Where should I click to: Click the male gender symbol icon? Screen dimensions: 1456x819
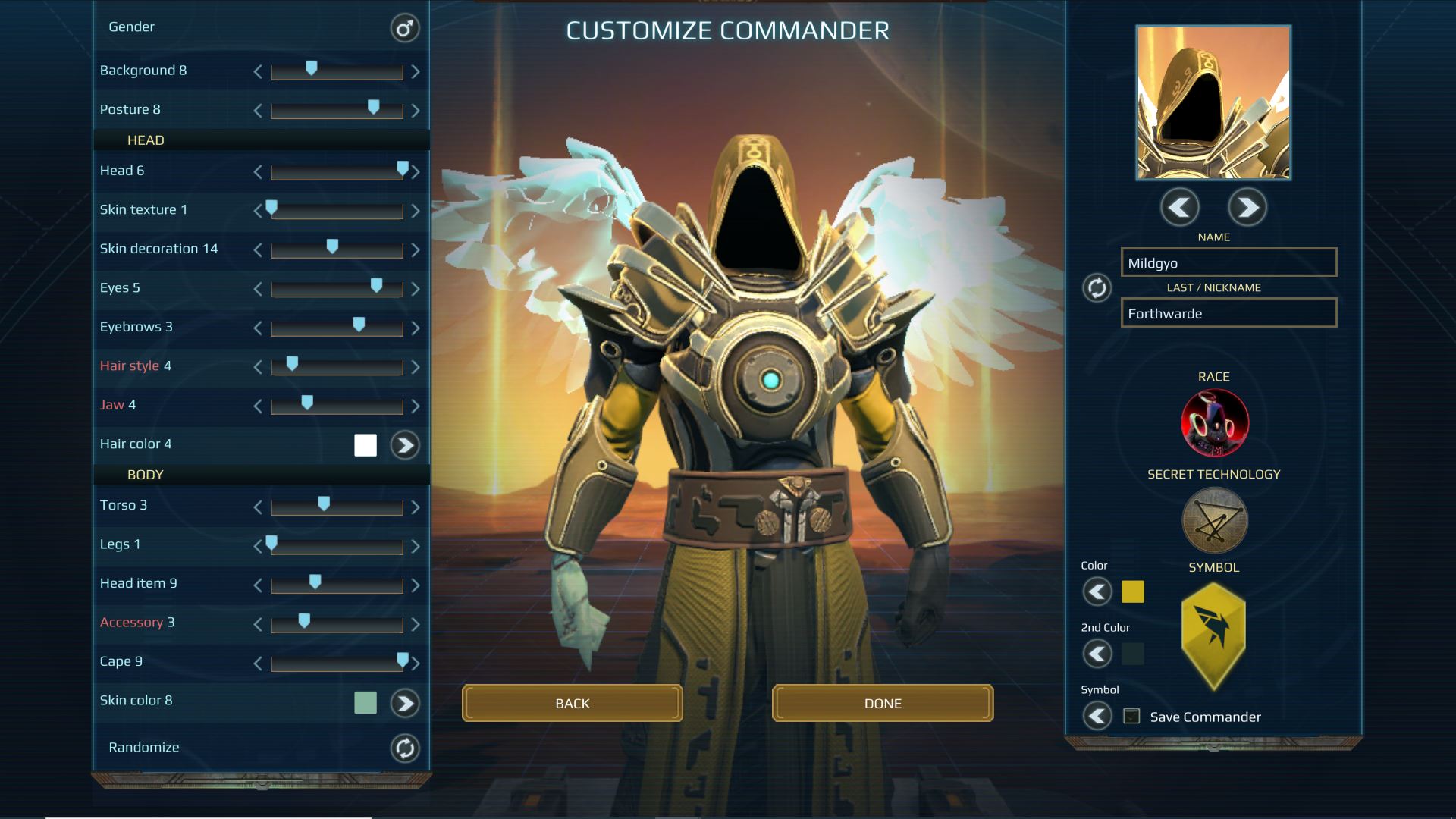point(403,28)
